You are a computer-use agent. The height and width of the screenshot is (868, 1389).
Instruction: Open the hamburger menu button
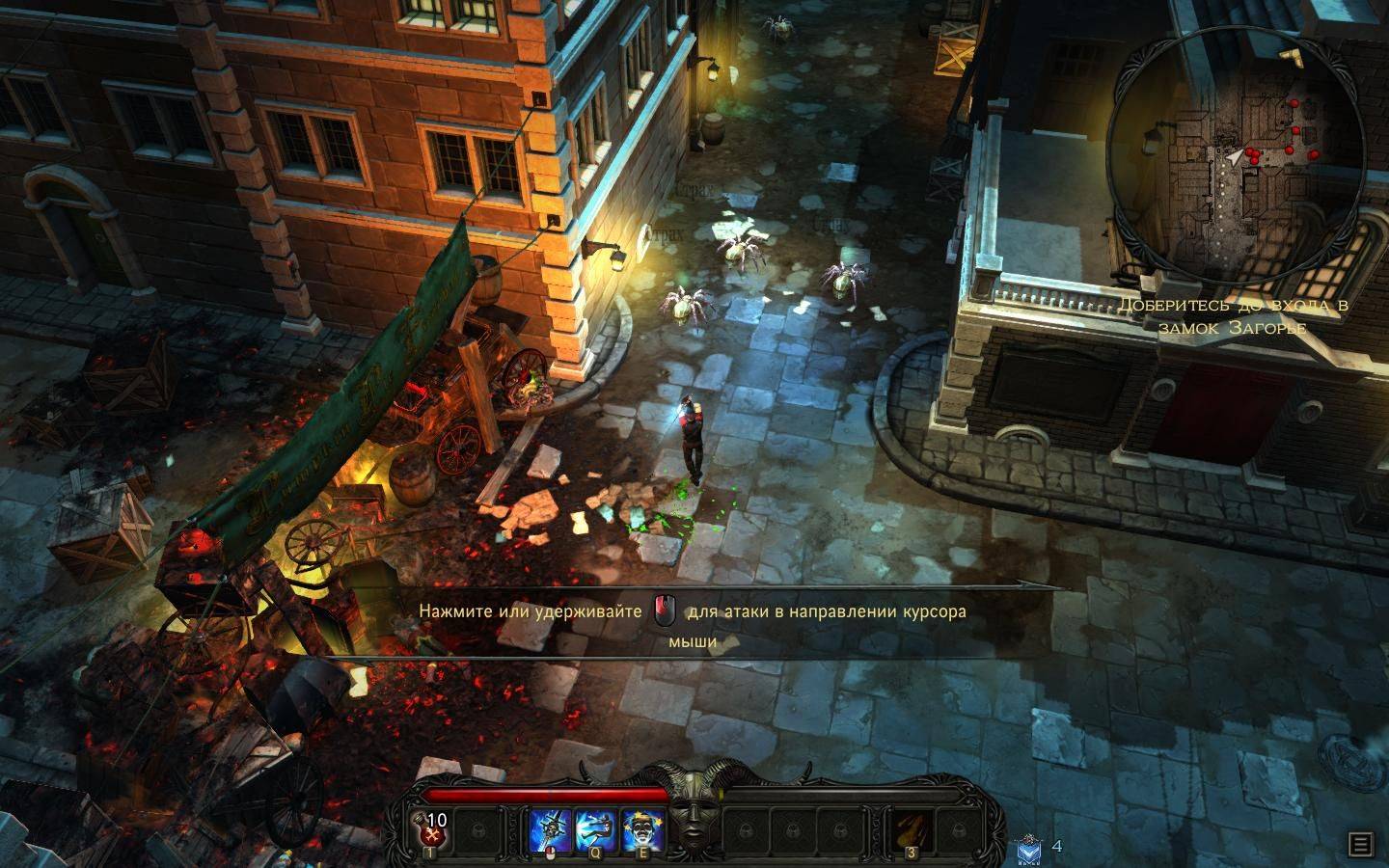point(1361,845)
